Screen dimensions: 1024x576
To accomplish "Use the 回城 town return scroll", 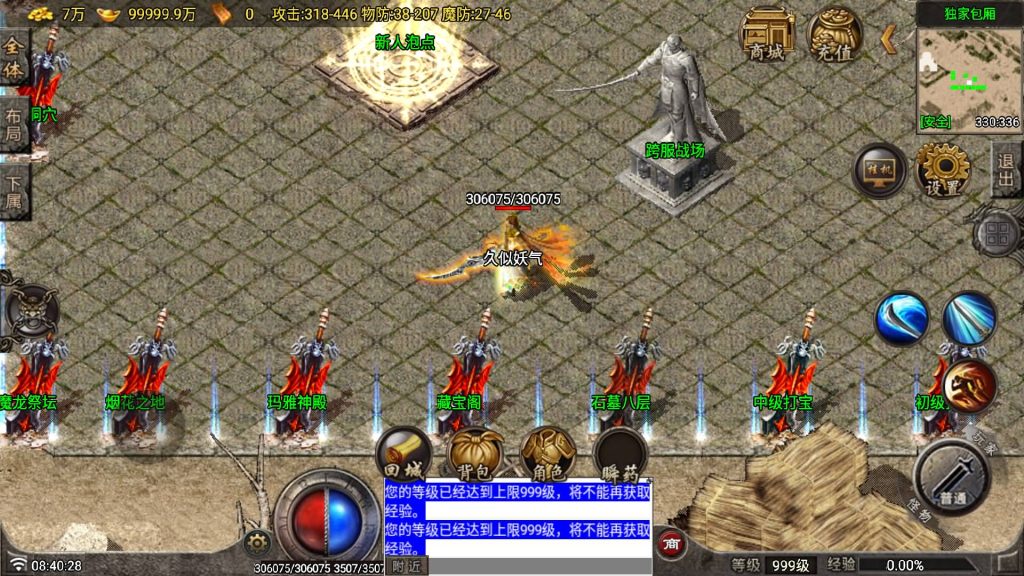I will pyautogui.click(x=403, y=456).
